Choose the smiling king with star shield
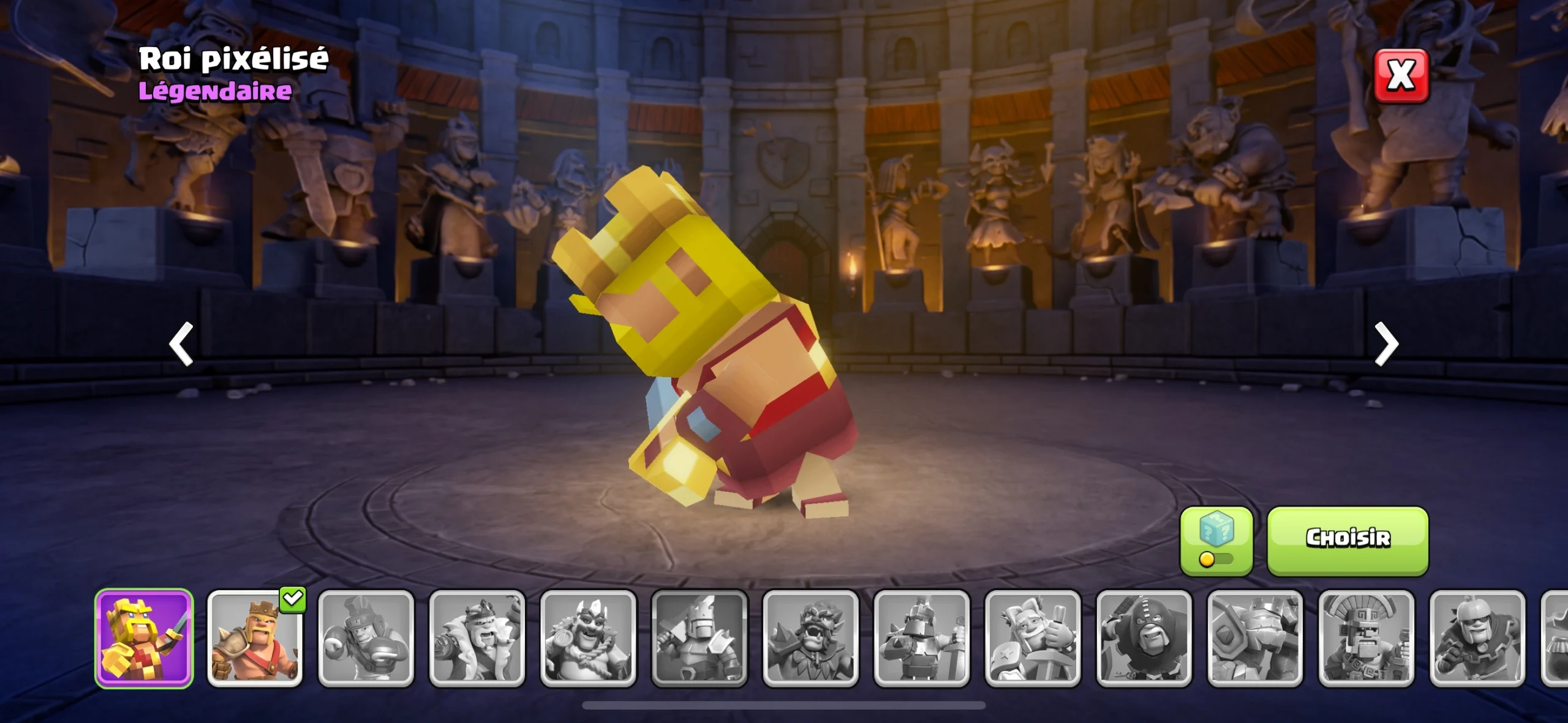 pos(1033,638)
